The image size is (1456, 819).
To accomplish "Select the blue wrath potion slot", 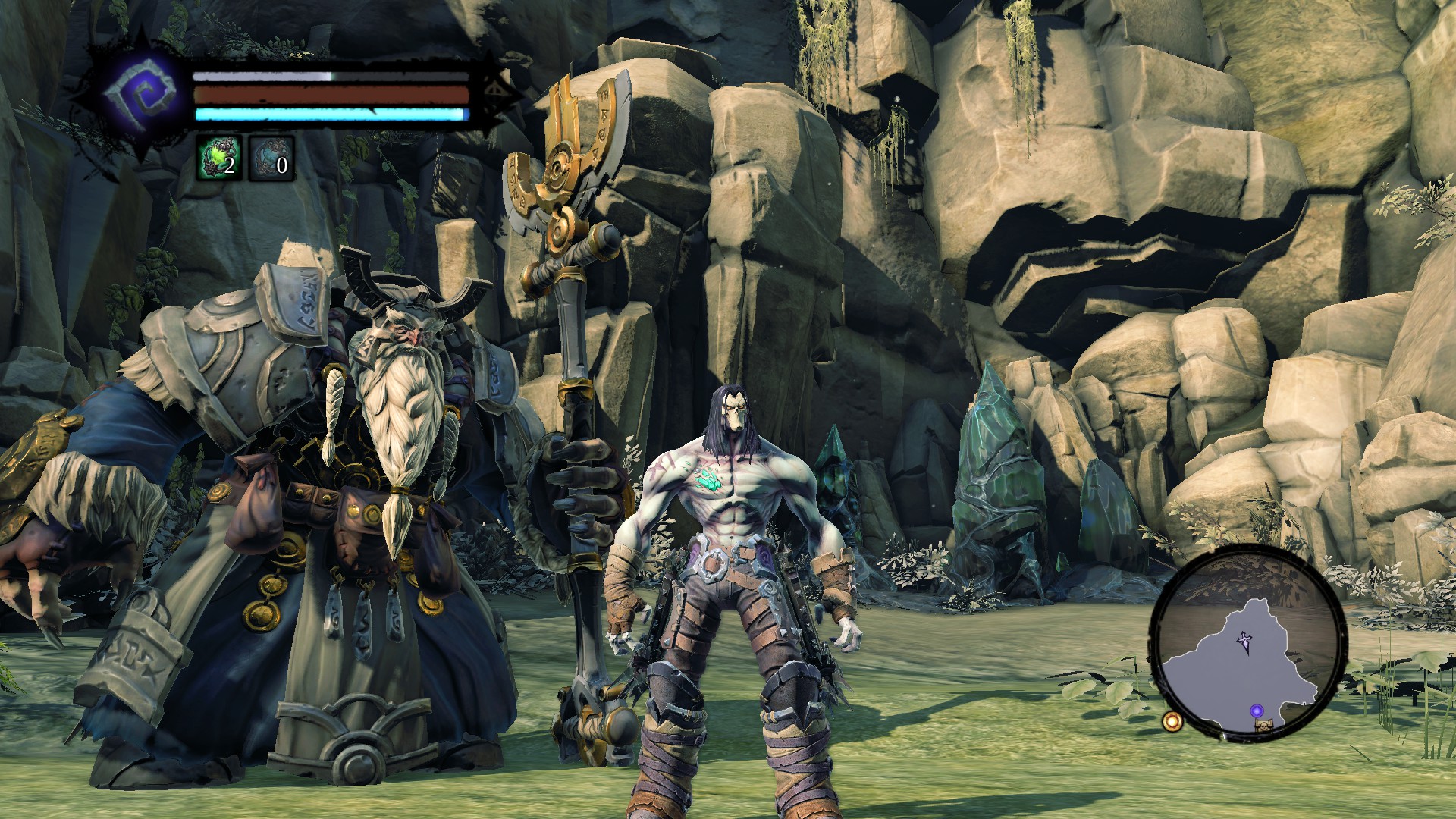I will tap(271, 158).
